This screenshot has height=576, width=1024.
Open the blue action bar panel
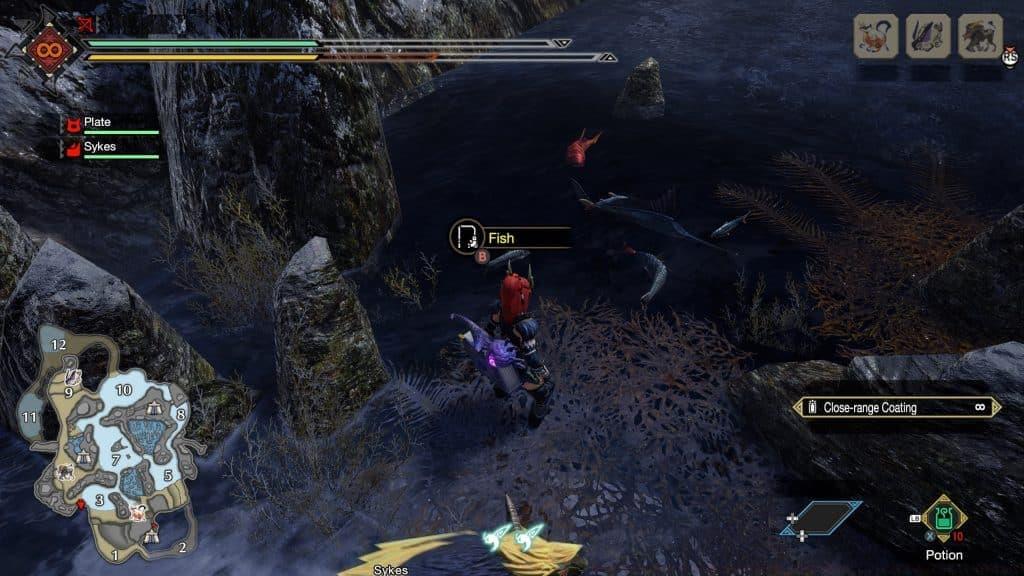821,519
